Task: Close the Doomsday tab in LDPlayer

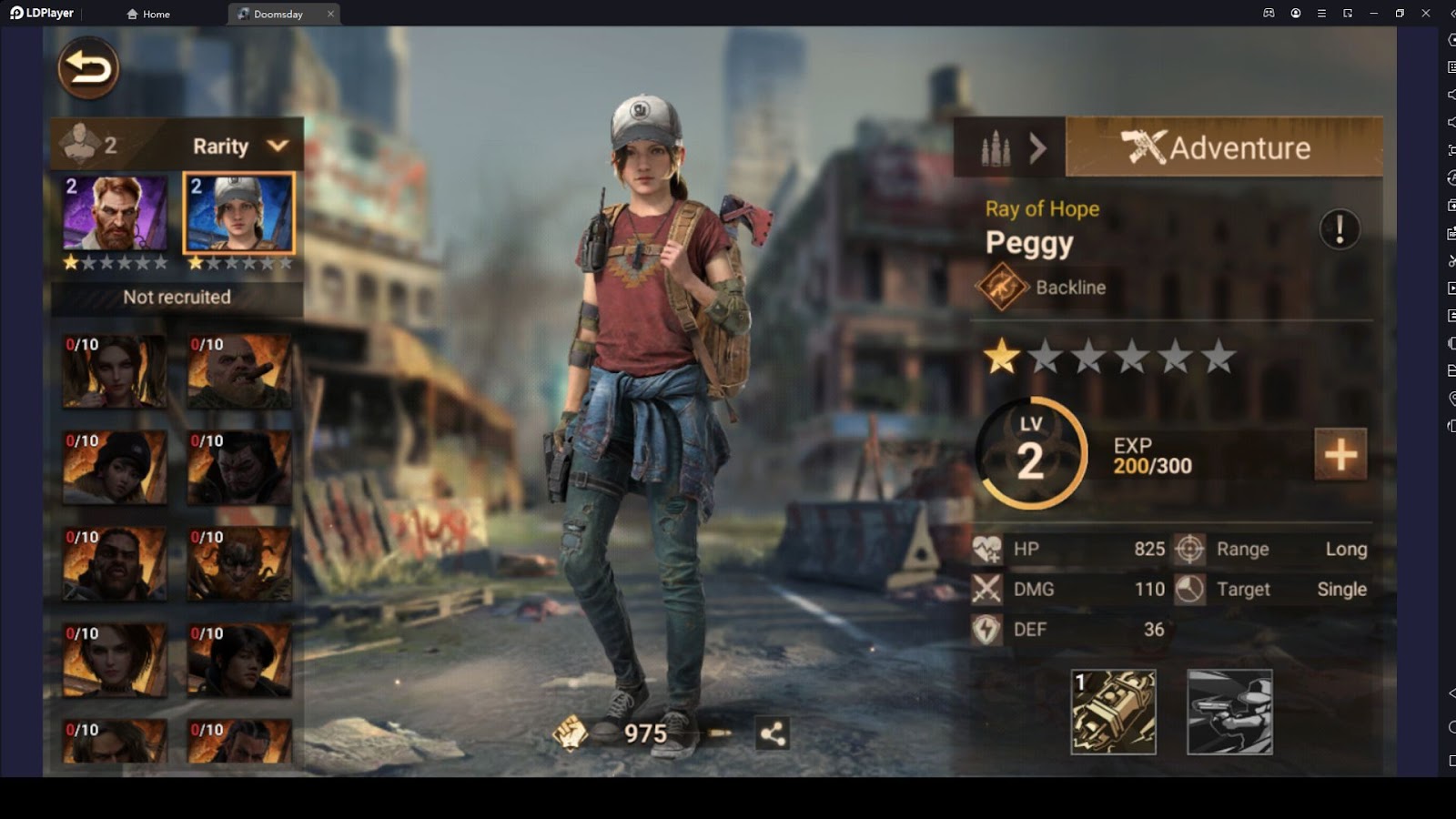Action: tap(330, 14)
